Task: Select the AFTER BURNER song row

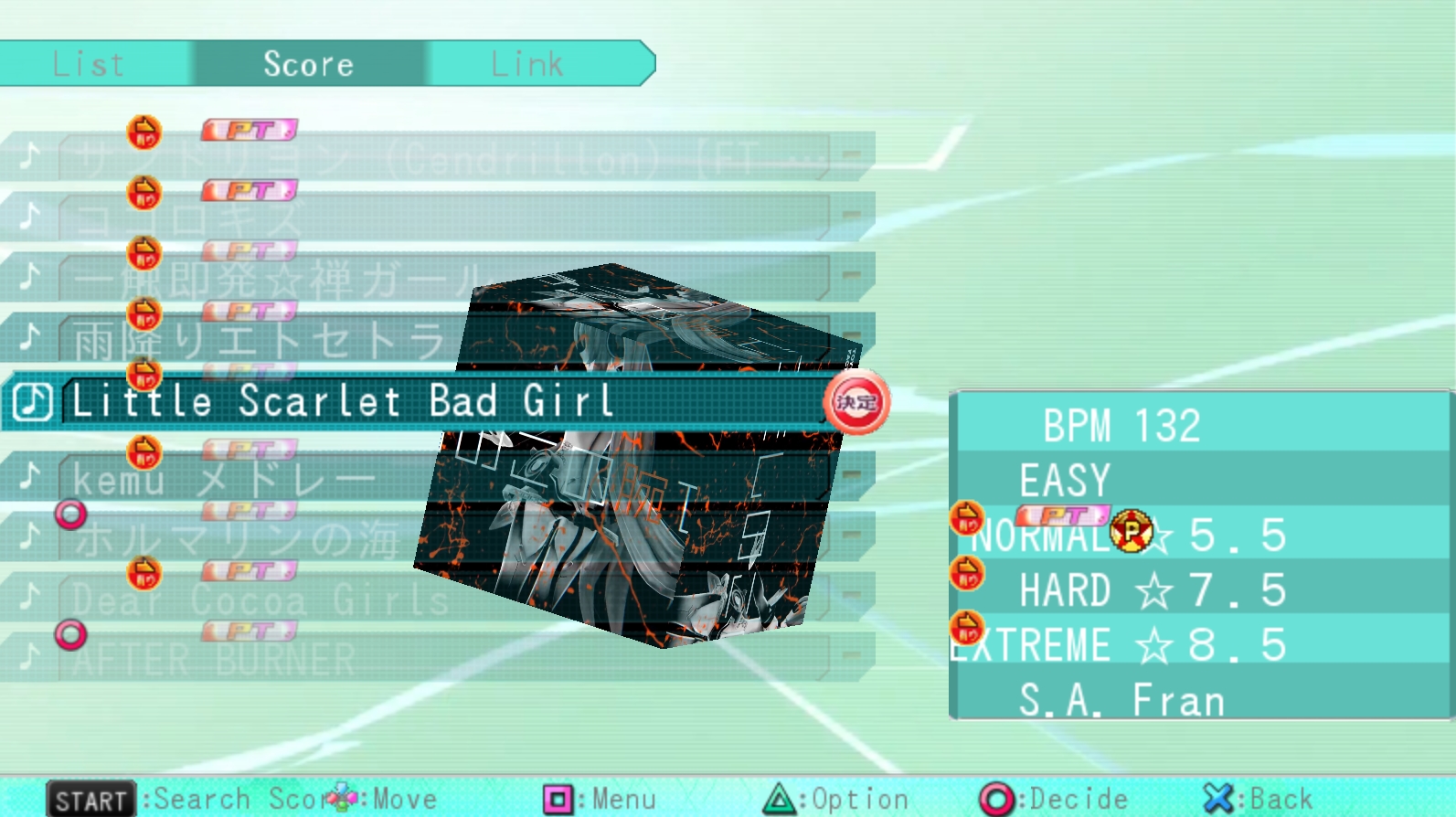Action: 215,659
